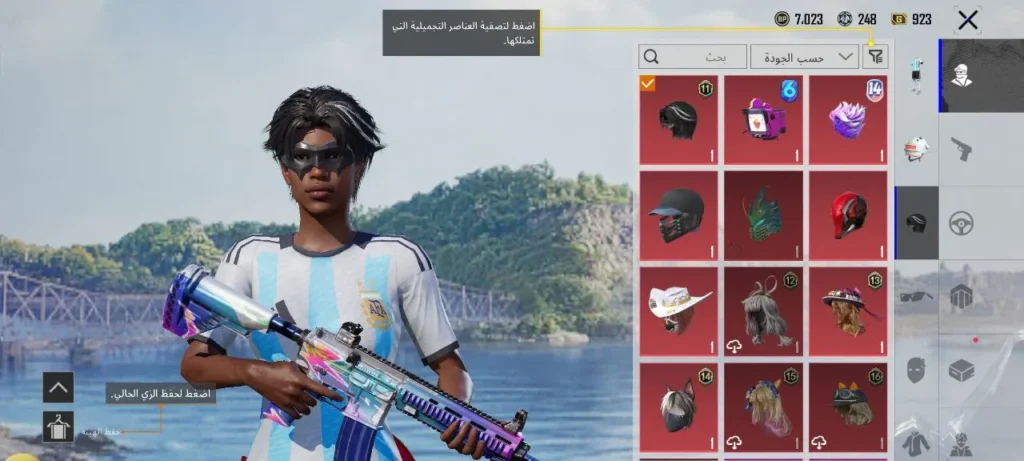Screen dimensions: 1024x461
Task: Click the cosmetics search field
Action: click(693, 57)
